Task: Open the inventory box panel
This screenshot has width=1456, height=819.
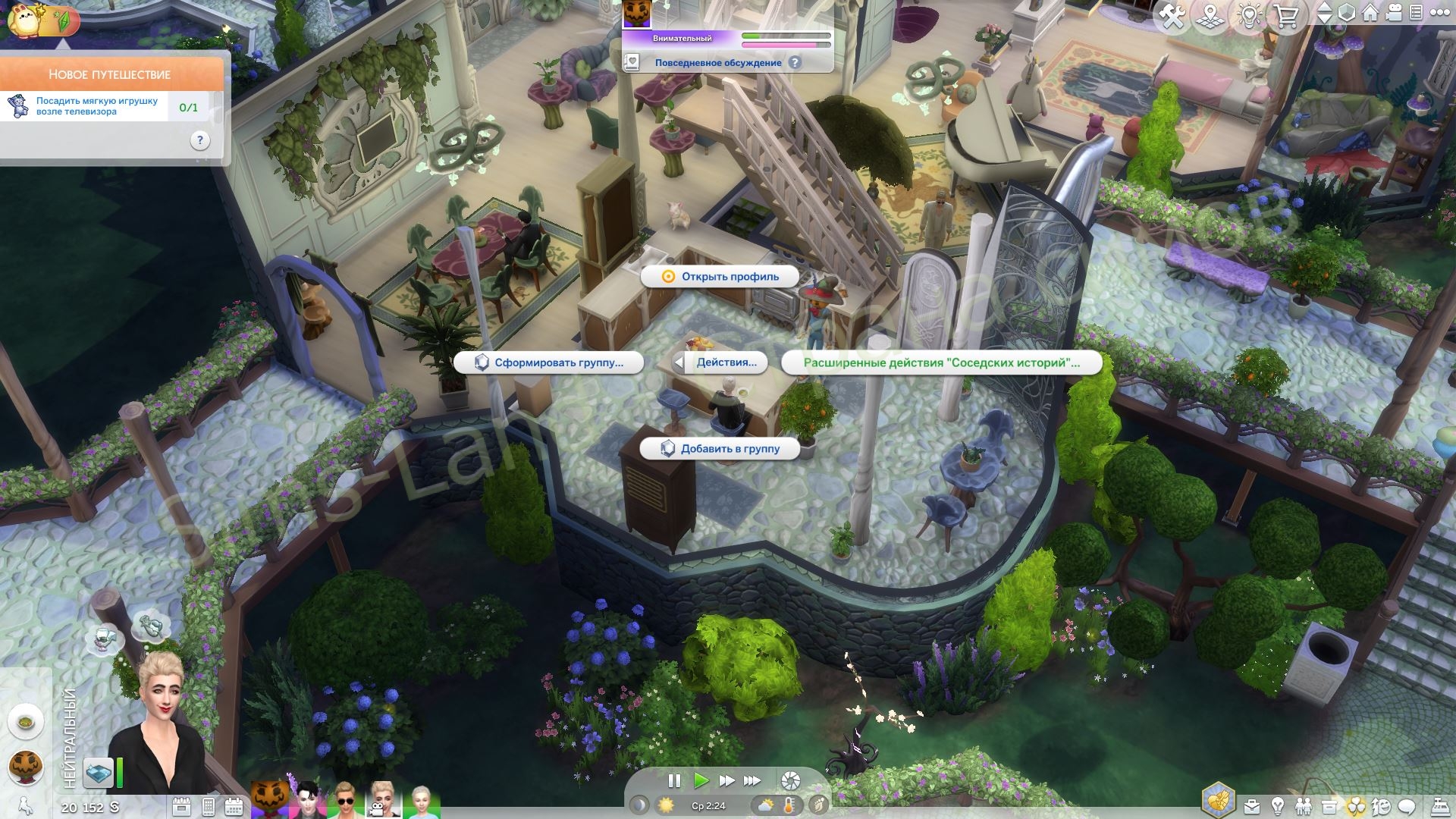Action: [1329, 806]
